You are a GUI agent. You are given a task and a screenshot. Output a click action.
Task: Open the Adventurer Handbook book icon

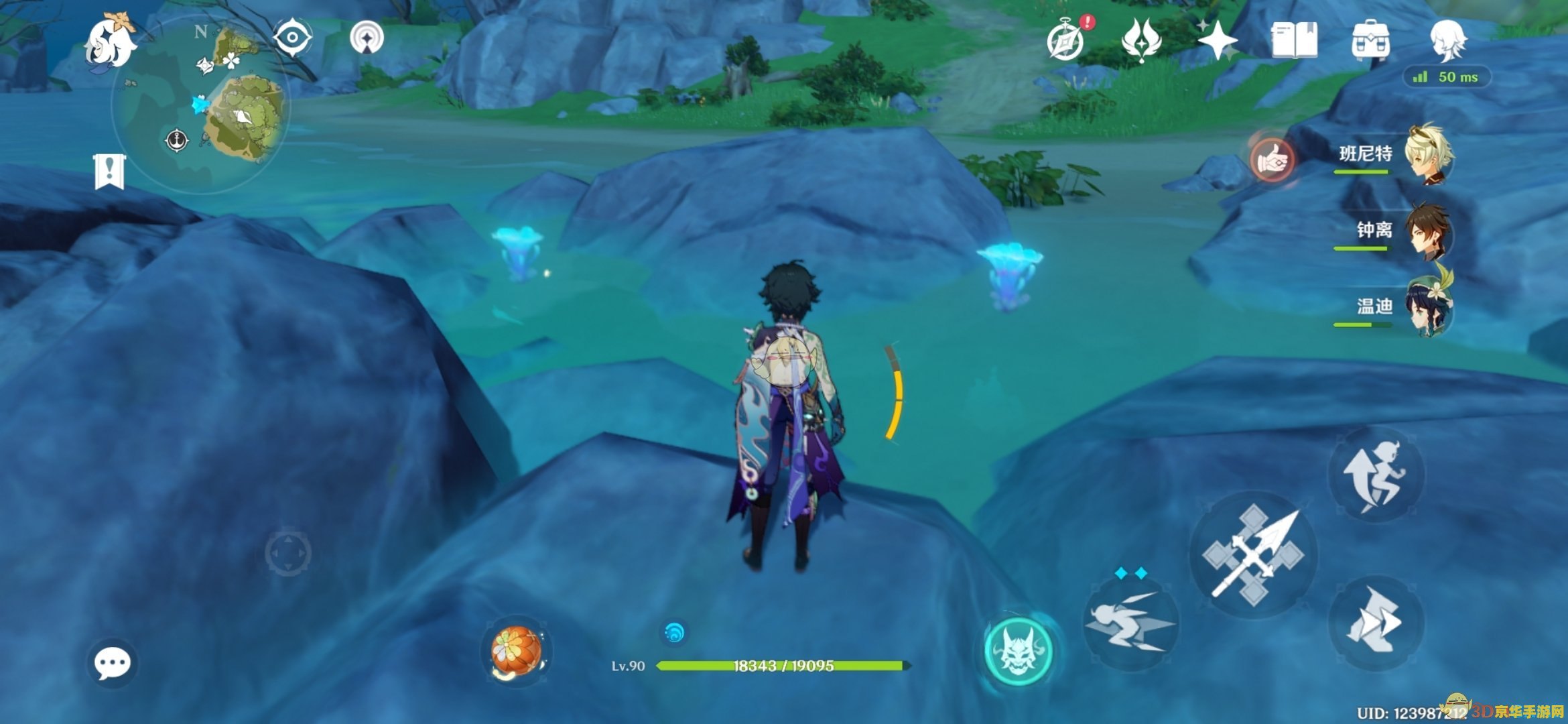[1294, 40]
